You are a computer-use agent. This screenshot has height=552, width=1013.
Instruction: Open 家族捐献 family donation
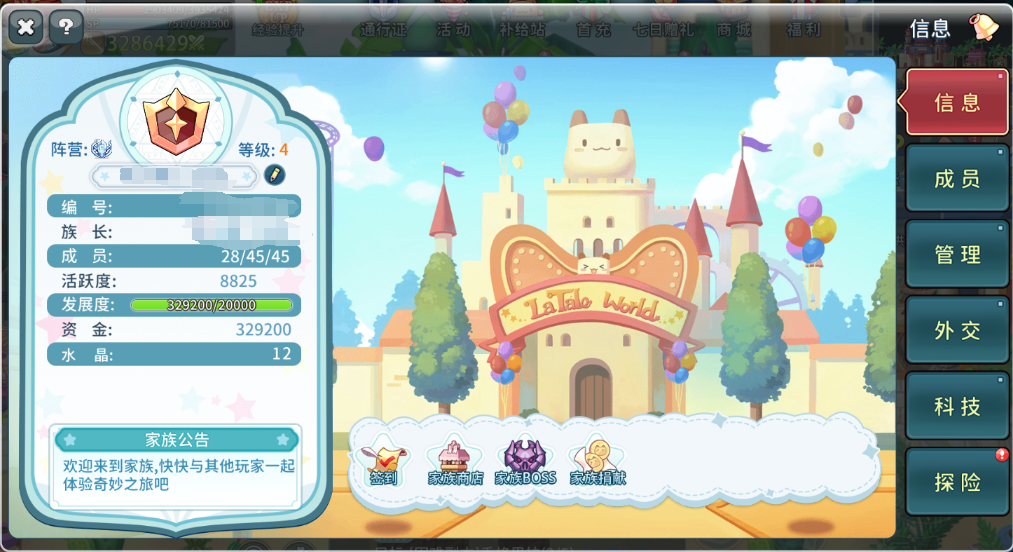pos(597,462)
